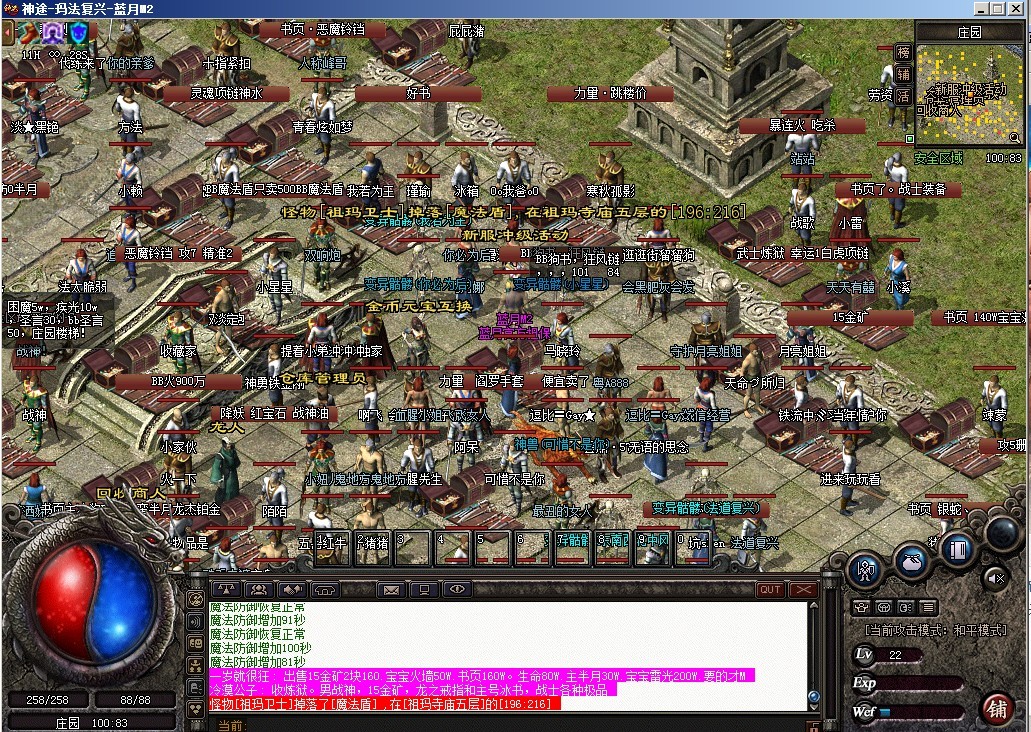The height and width of the screenshot is (732, 1031).
Task: Select hotbar slot number 4
Action: (453, 548)
